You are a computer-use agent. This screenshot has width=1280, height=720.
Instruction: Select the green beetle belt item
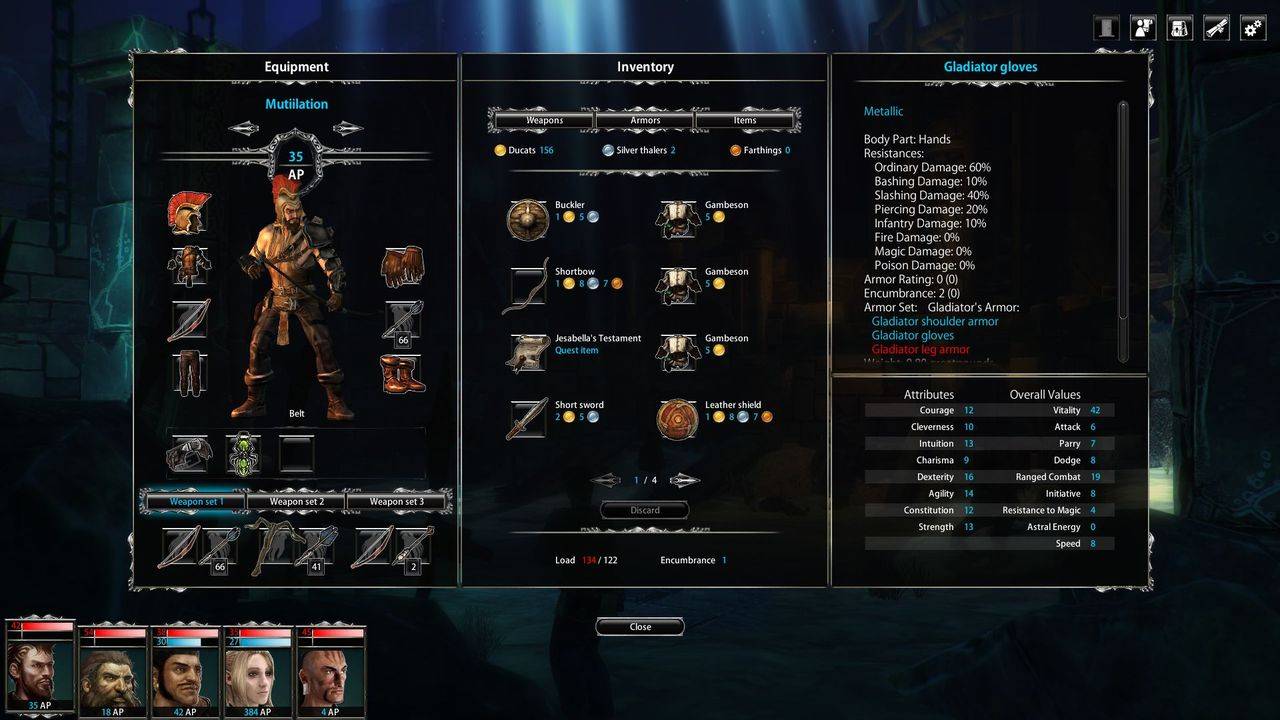[x=243, y=454]
